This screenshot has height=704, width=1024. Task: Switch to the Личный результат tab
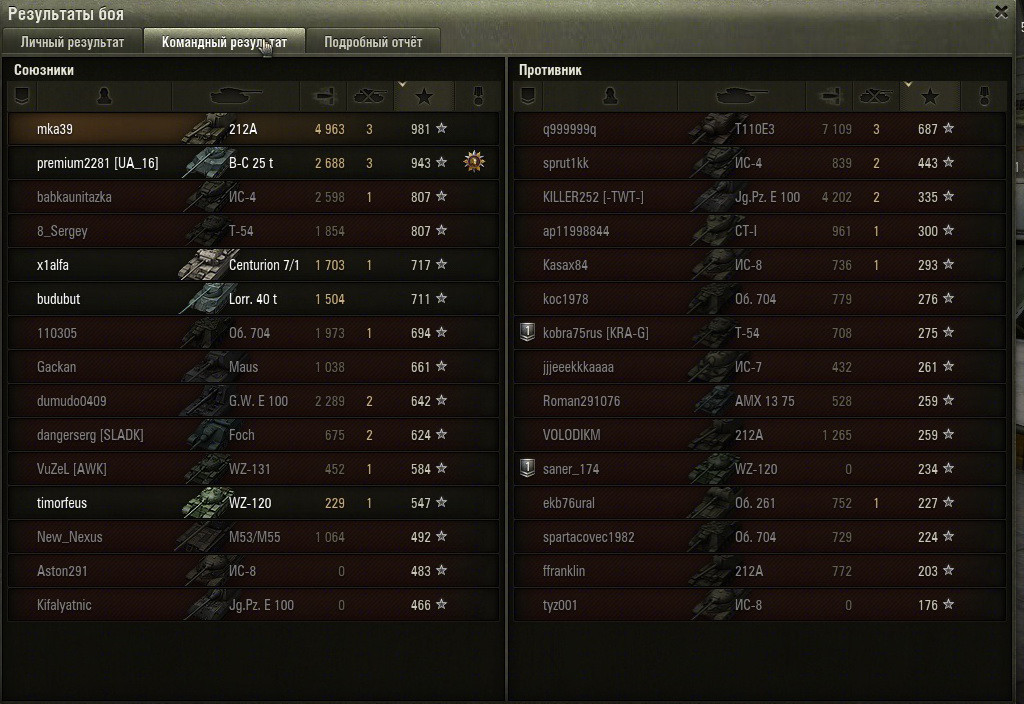click(x=72, y=42)
